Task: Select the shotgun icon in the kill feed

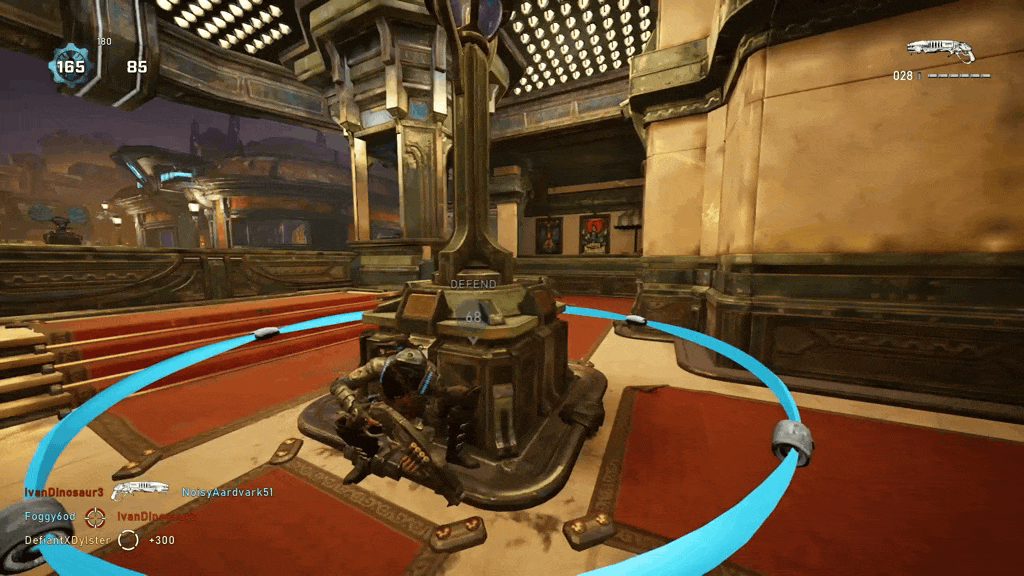Action: tap(140, 491)
